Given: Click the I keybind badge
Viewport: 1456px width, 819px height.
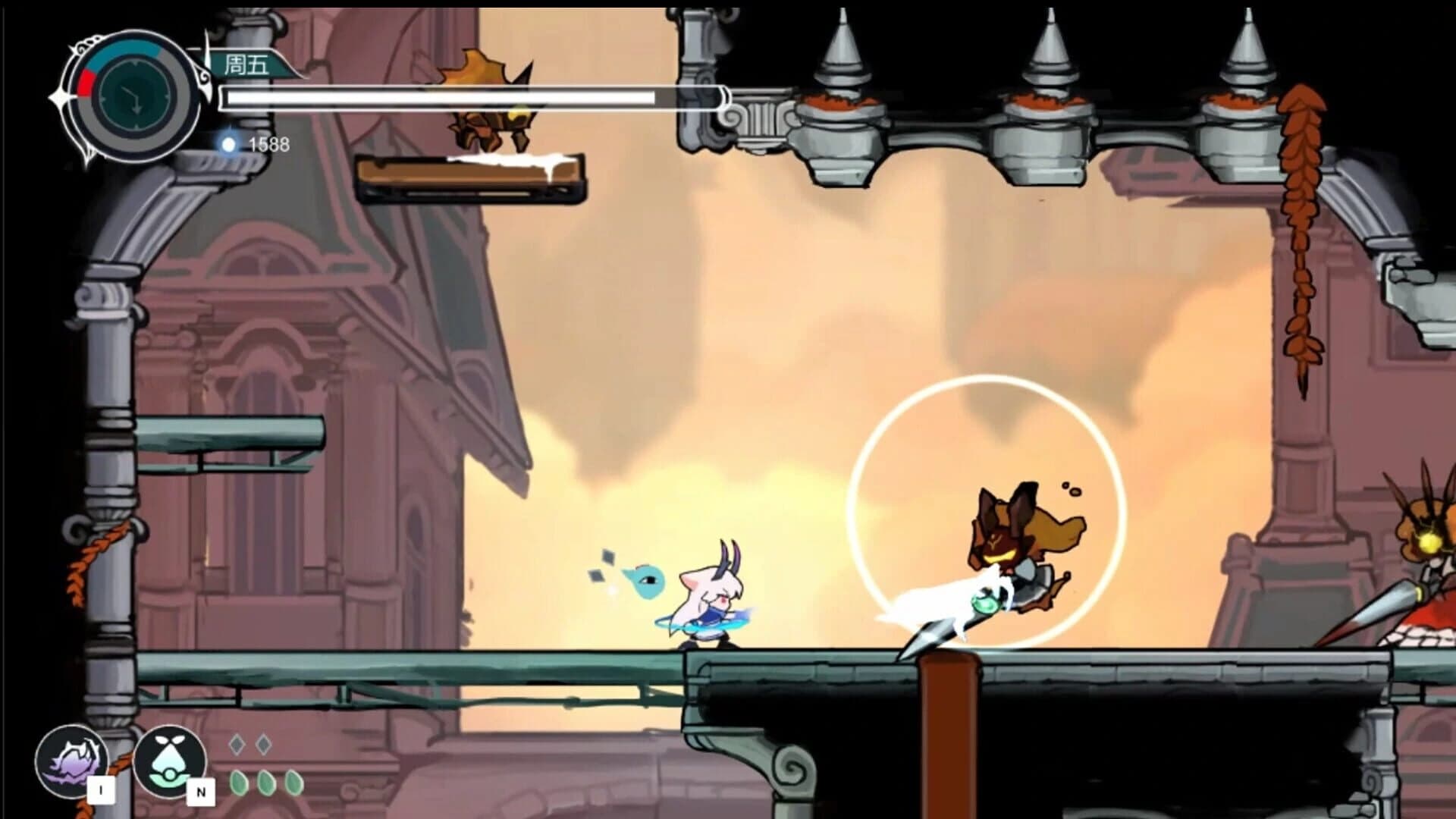Looking at the screenshot, I should [101, 789].
